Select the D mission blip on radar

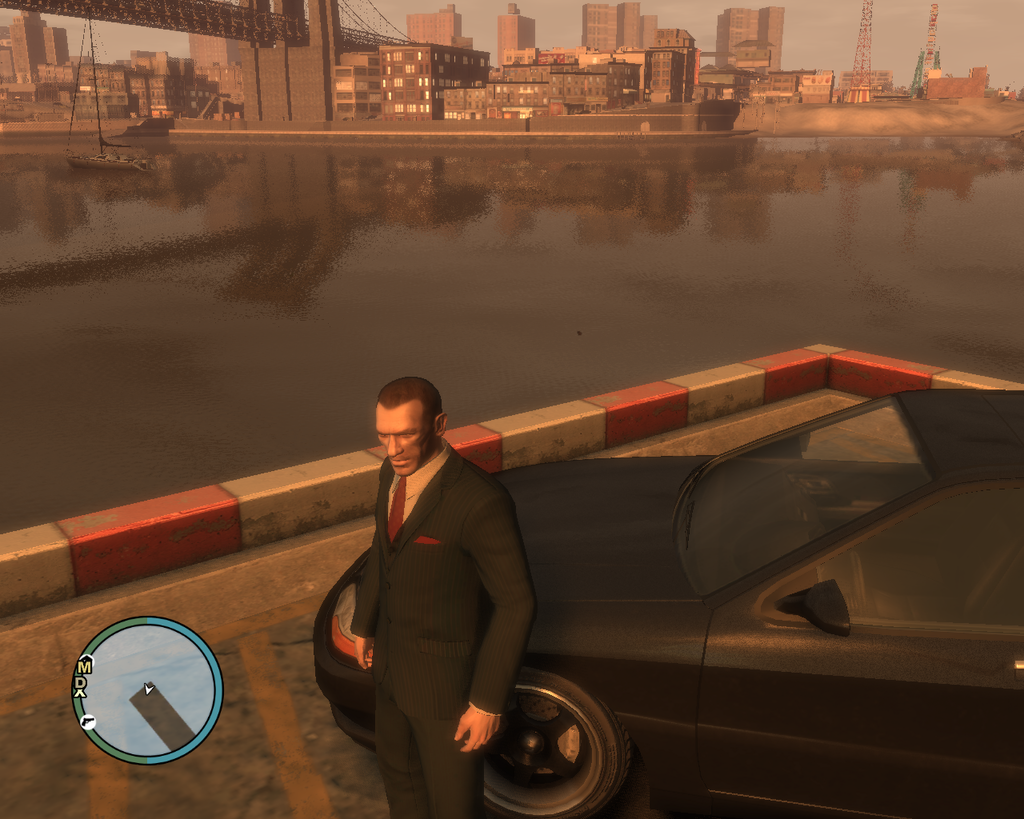(x=80, y=685)
